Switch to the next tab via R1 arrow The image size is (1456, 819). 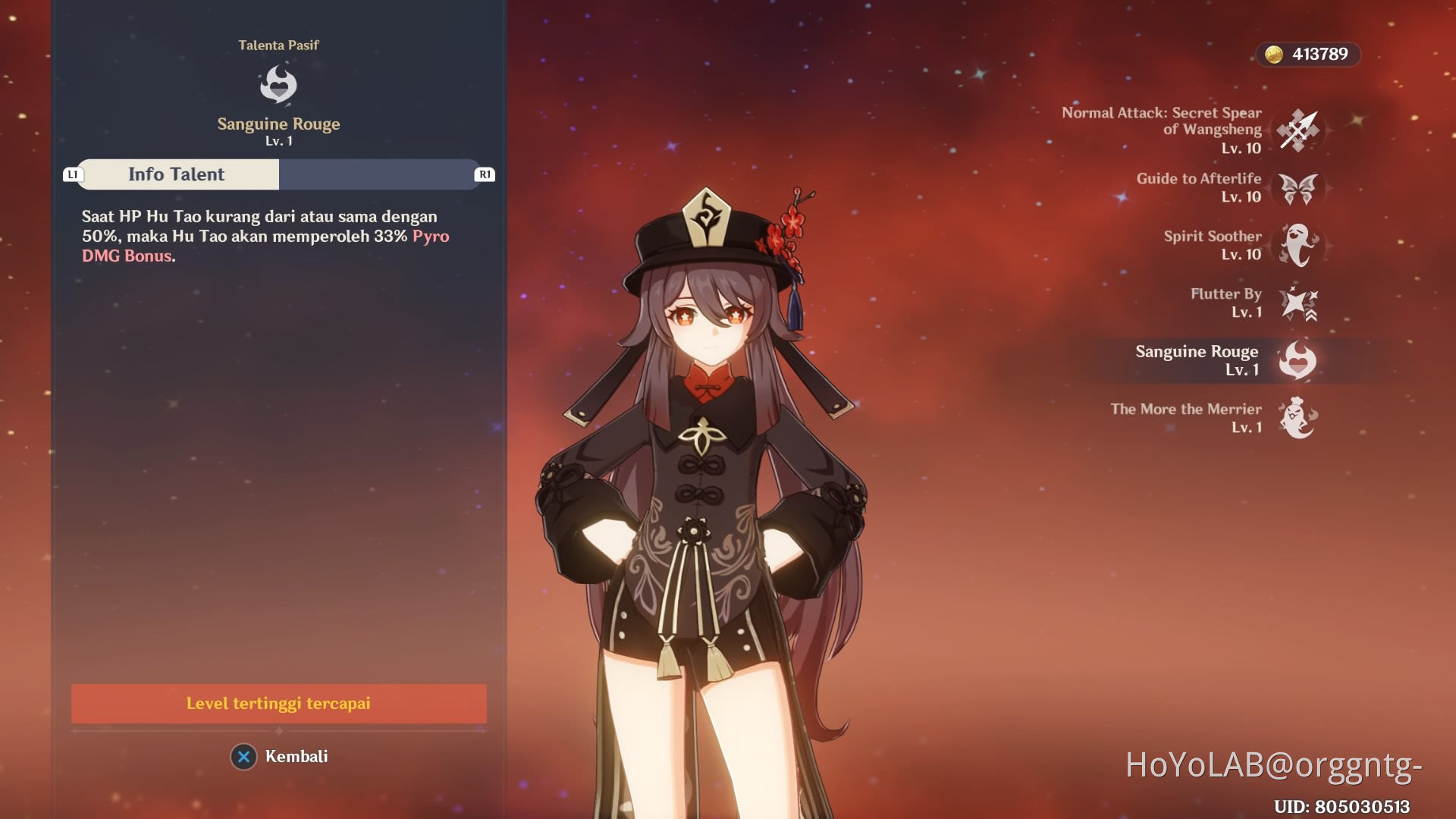483,174
